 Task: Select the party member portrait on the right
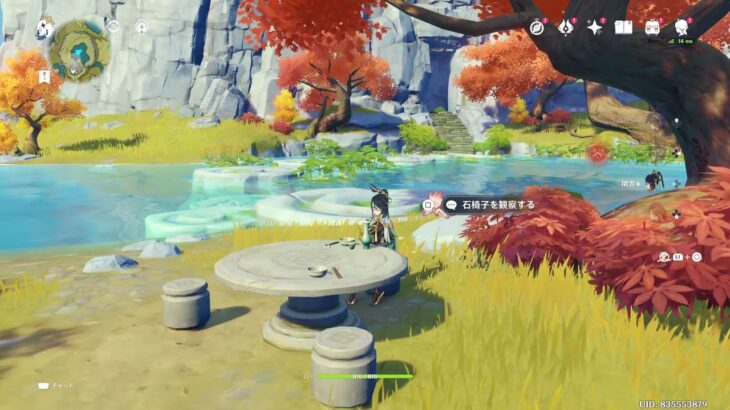coord(652,180)
